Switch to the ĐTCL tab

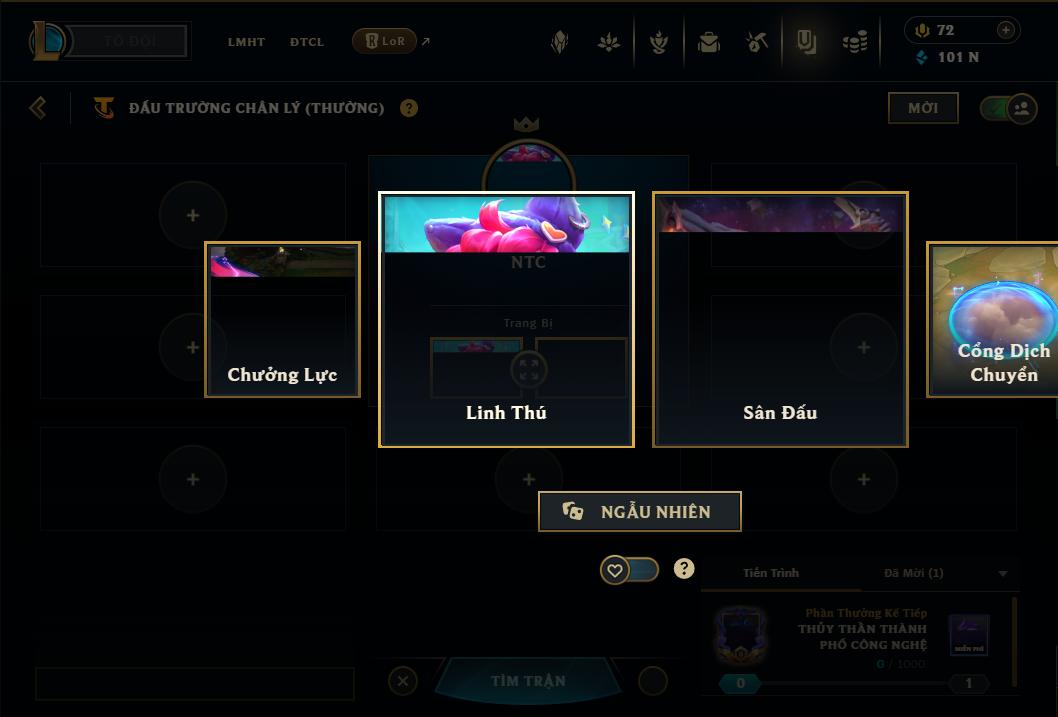pos(307,42)
